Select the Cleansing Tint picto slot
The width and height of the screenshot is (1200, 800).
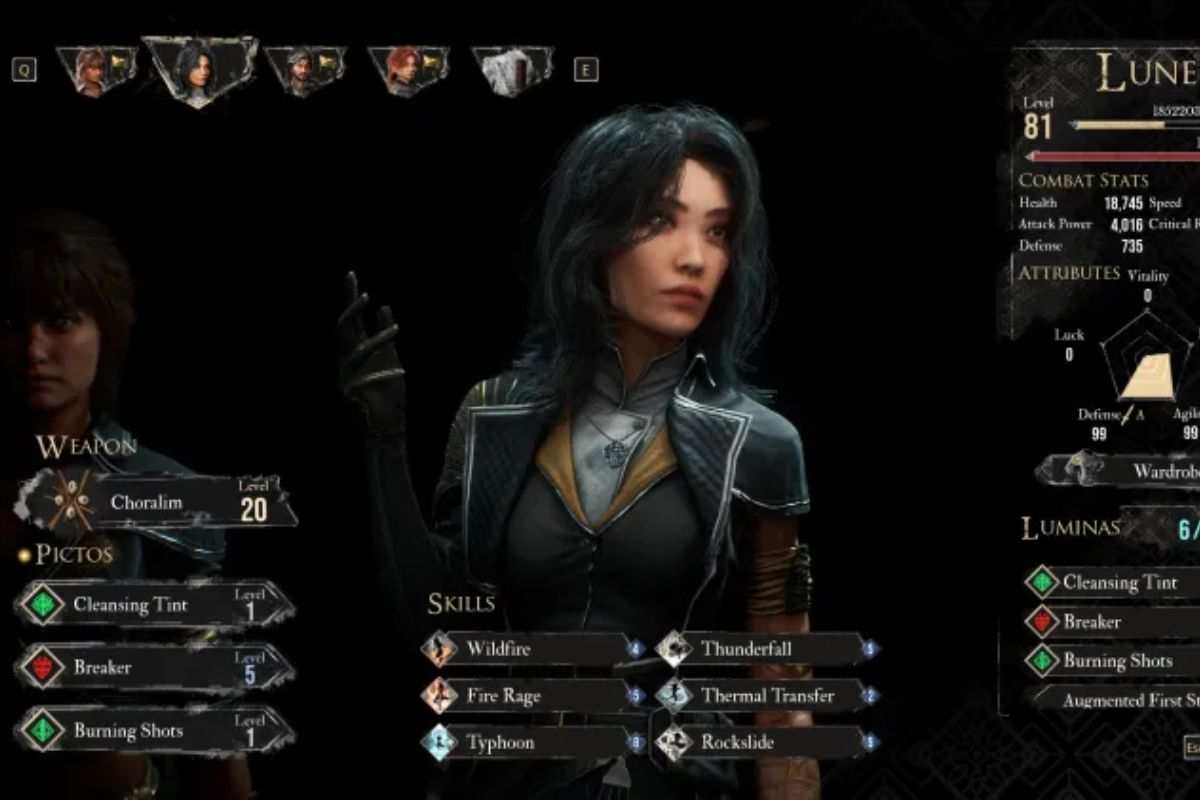[155, 605]
